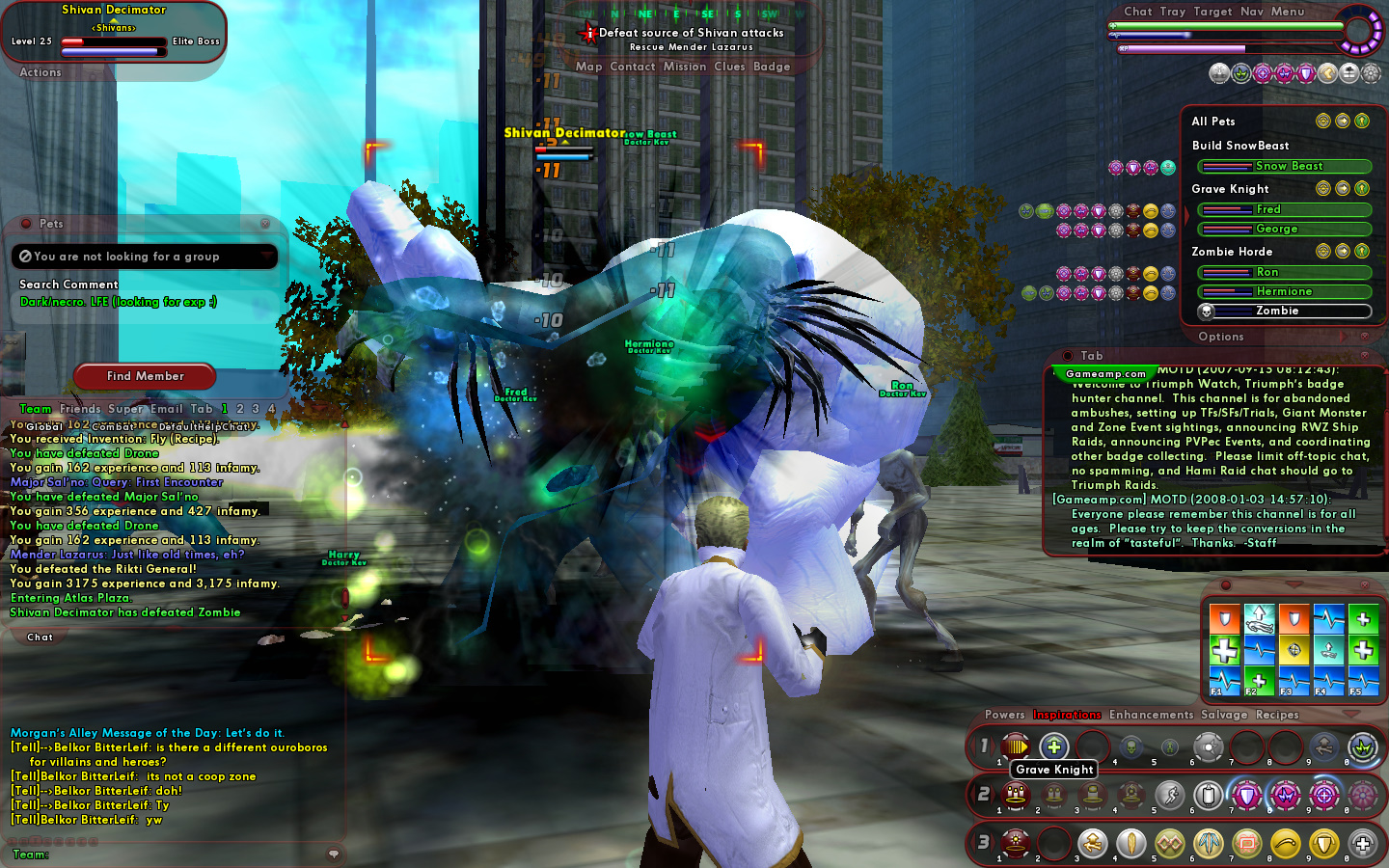Switch chat to the Friends tab
Image resolution: width=1389 pixels, height=868 pixels.
click(x=80, y=409)
